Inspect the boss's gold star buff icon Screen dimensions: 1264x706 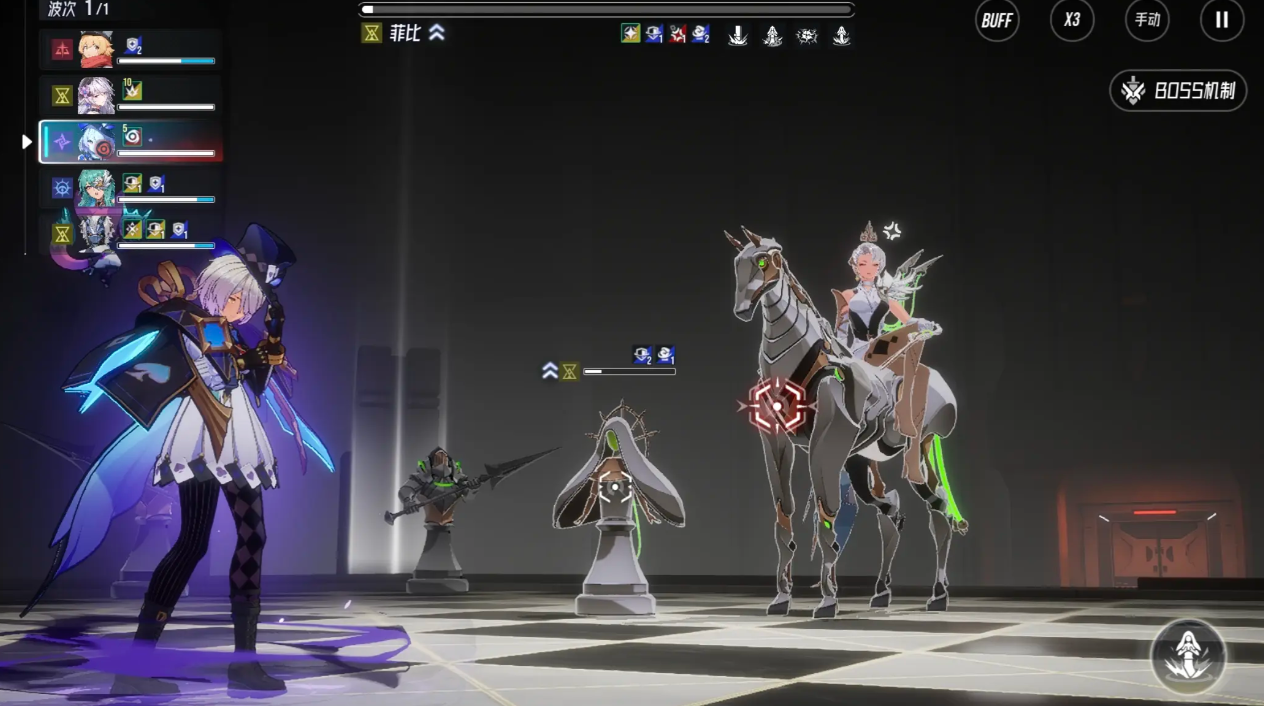point(630,34)
